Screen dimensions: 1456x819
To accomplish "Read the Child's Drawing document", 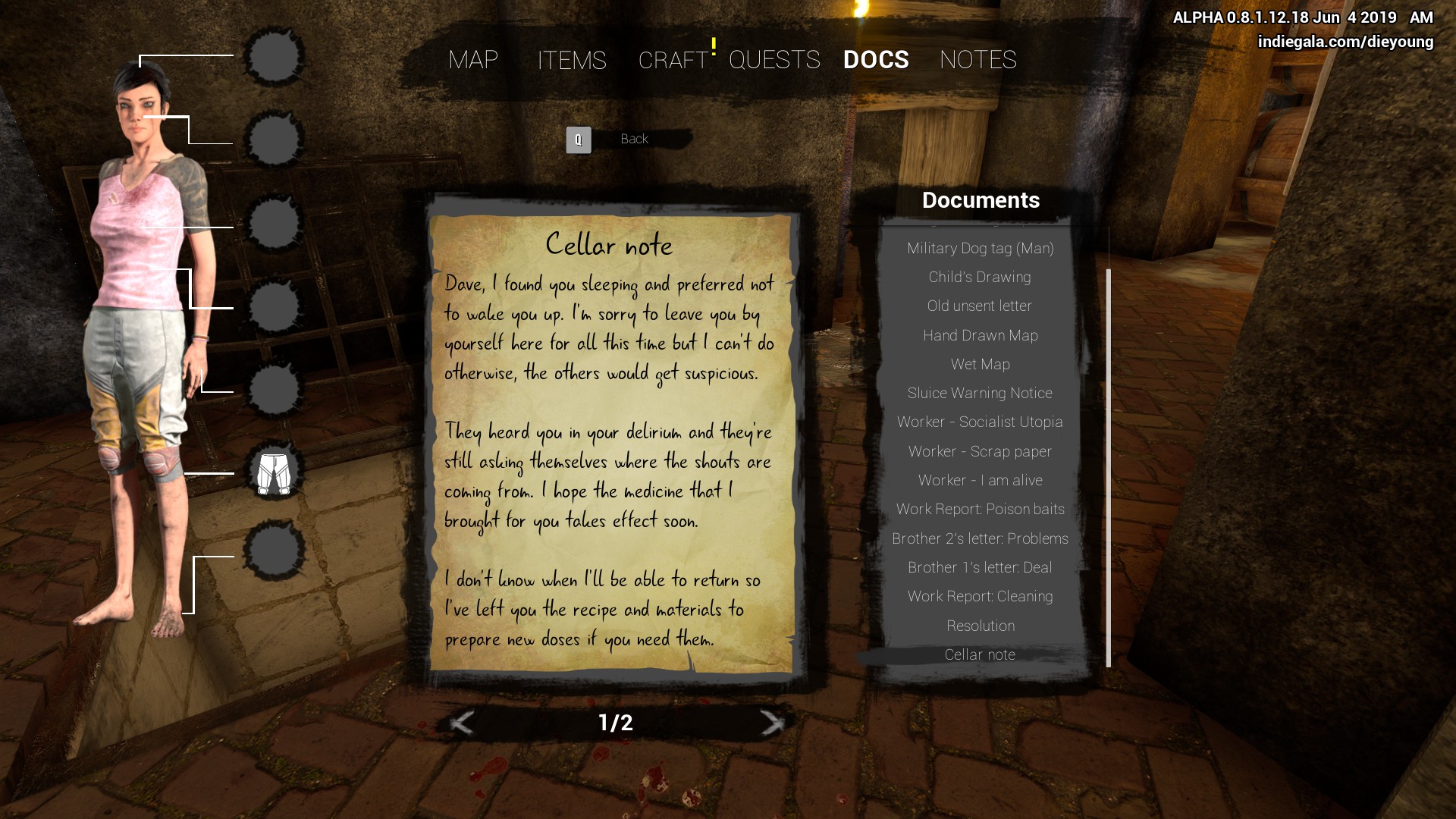I will pyautogui.click(x=980, y=278).
